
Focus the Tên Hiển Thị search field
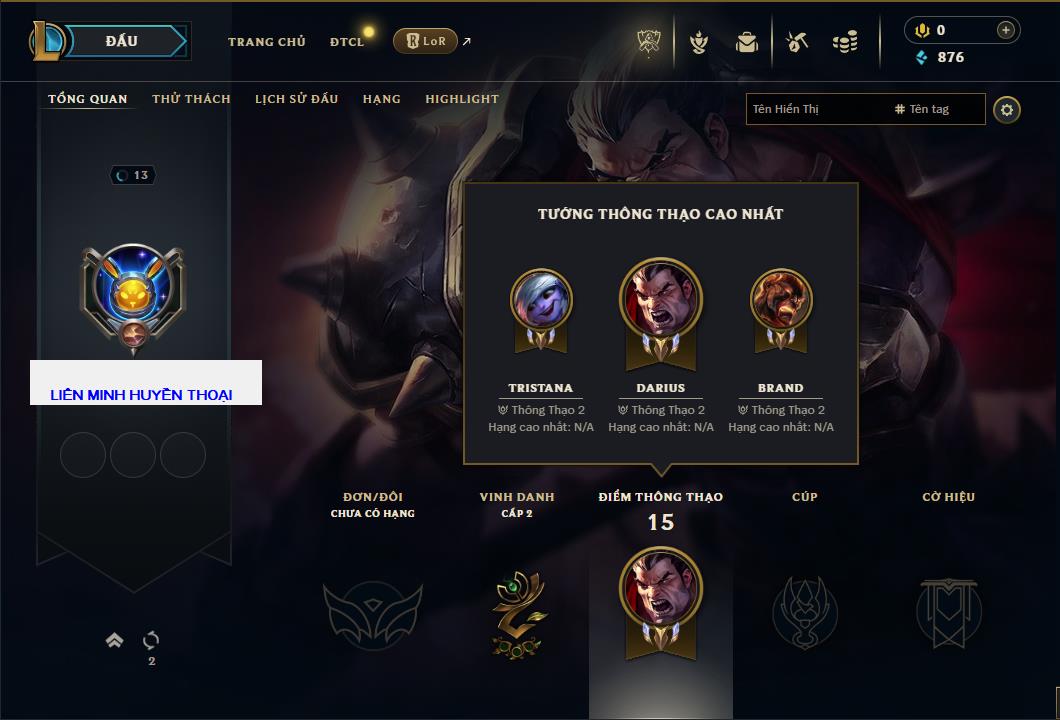(815, 109)
